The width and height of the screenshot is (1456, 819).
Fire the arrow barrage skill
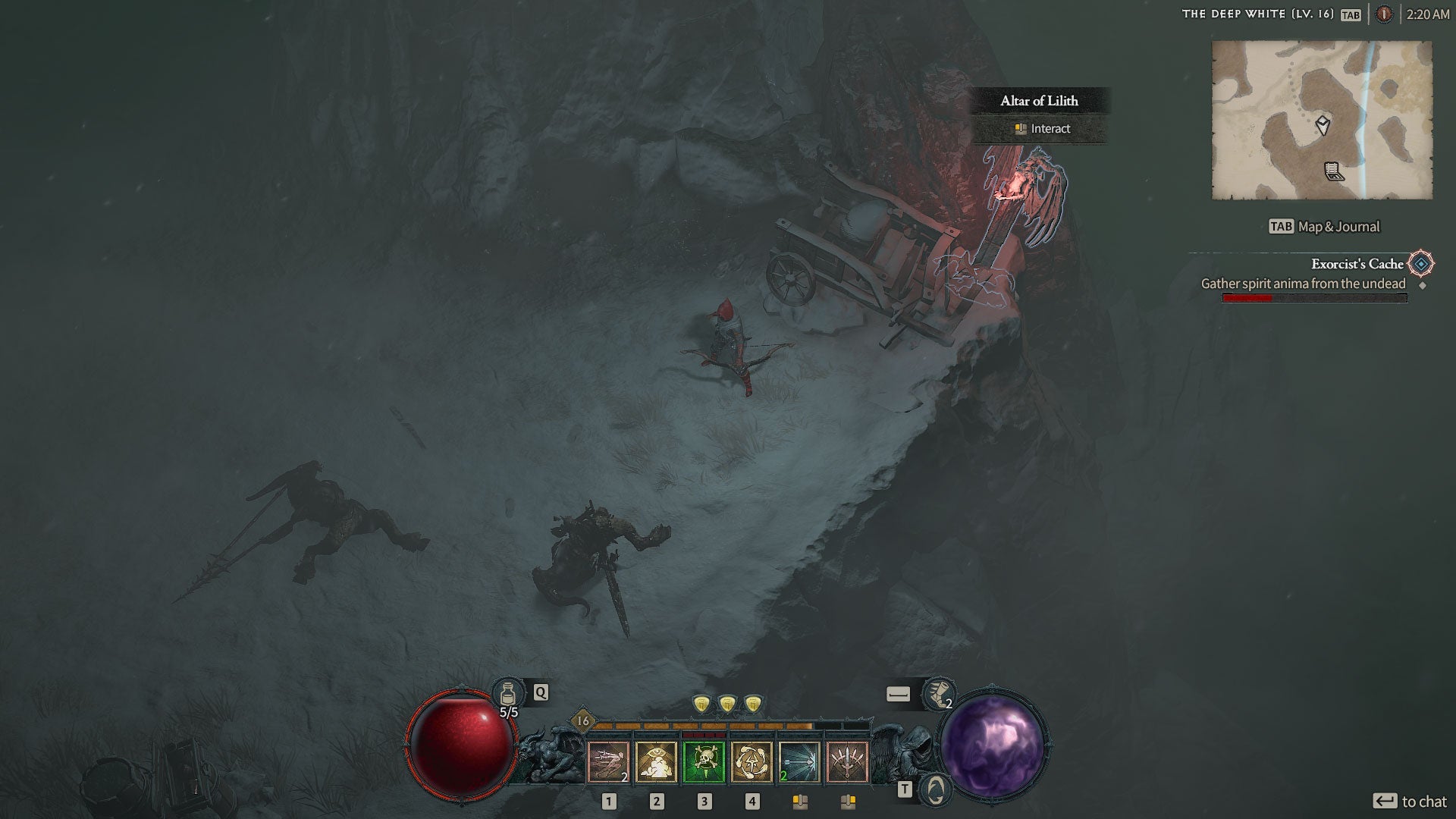pyautogui.click(x=799, y=761)
